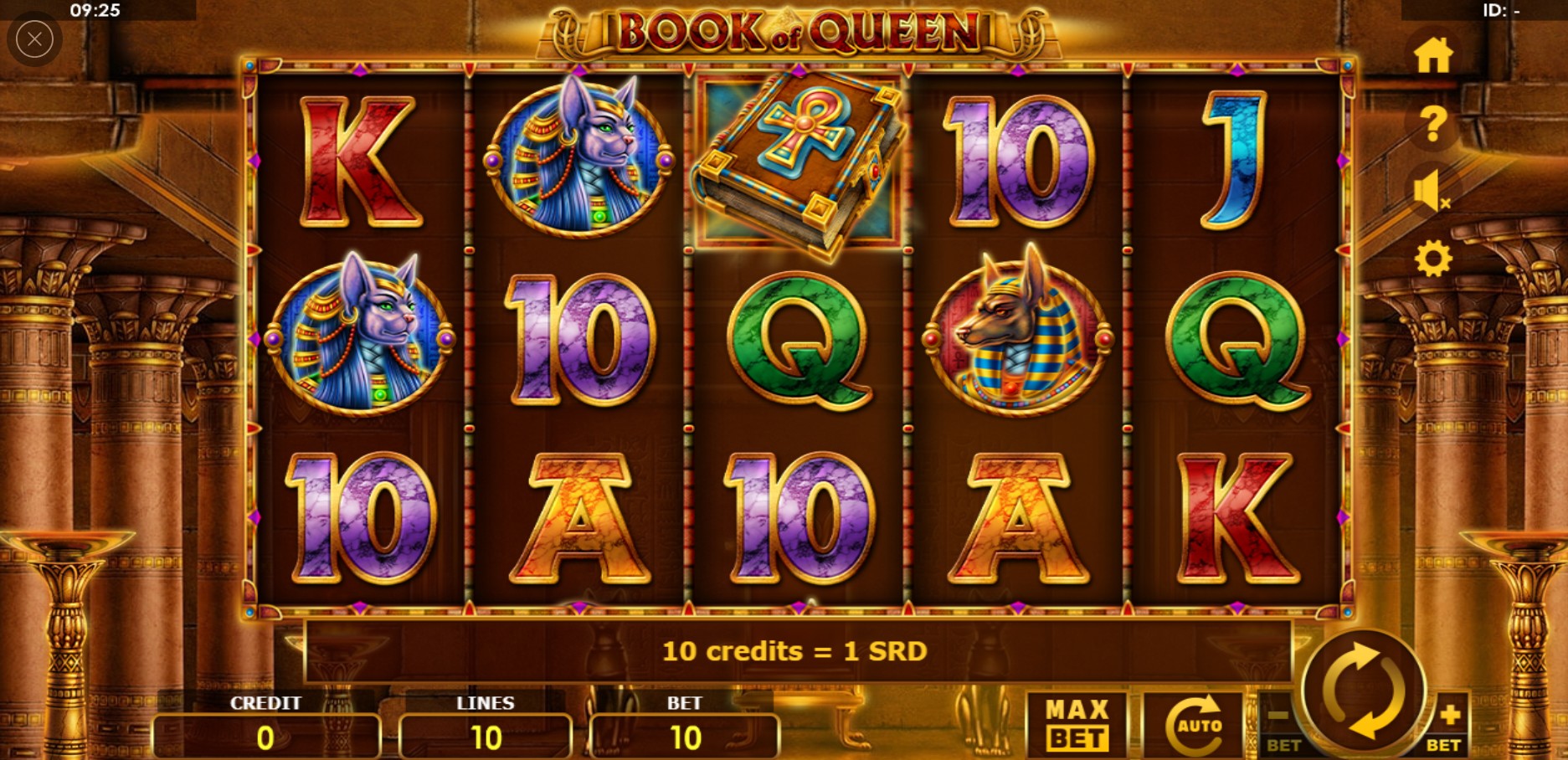
Task: Click the CREDIT display showing 0
Action: point(266,737)
